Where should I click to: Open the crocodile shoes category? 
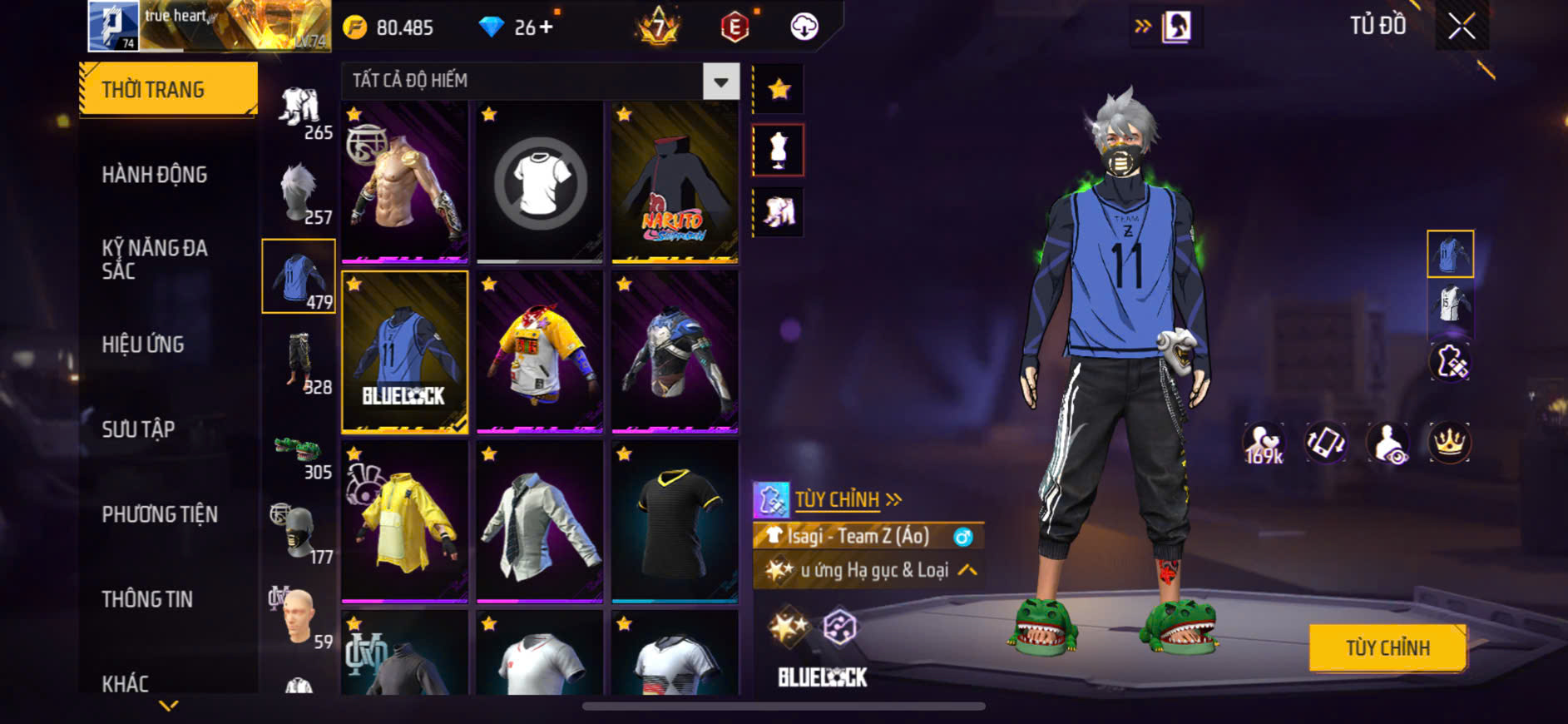299,454
